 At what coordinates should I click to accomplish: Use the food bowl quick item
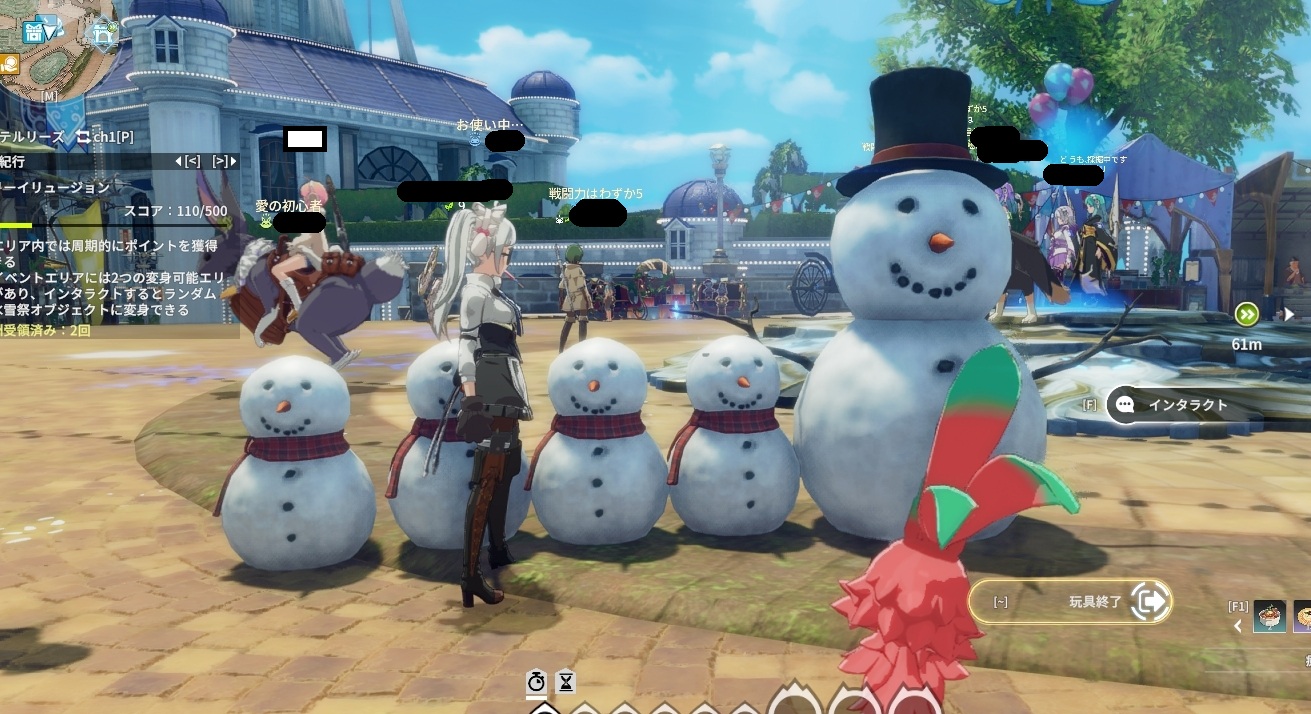pyautogui.click(x=1269, y=616)
